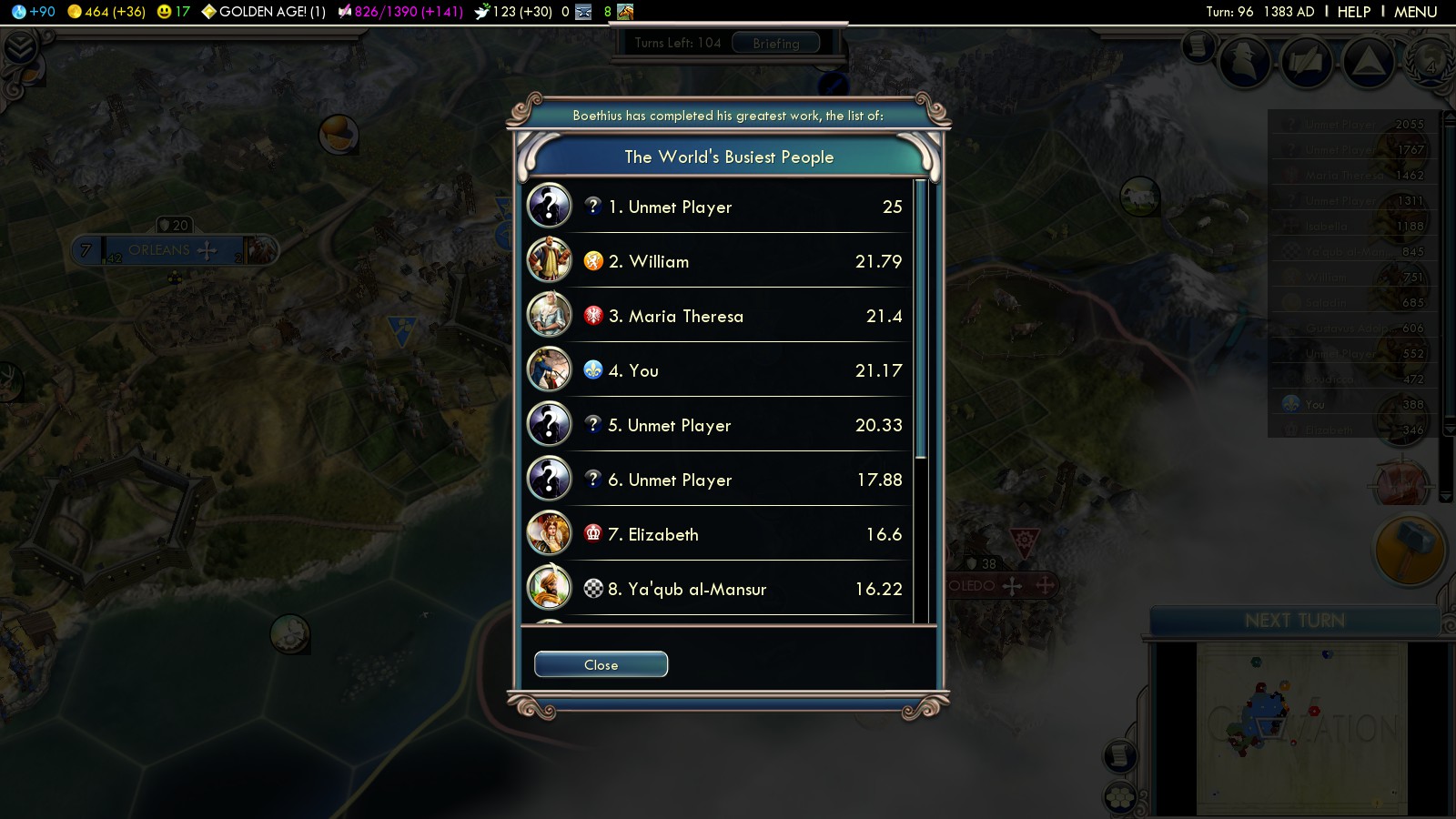Choose the Ya'qub al-Mansur list entry
1456x819 pixels.
tap(719, 589)
